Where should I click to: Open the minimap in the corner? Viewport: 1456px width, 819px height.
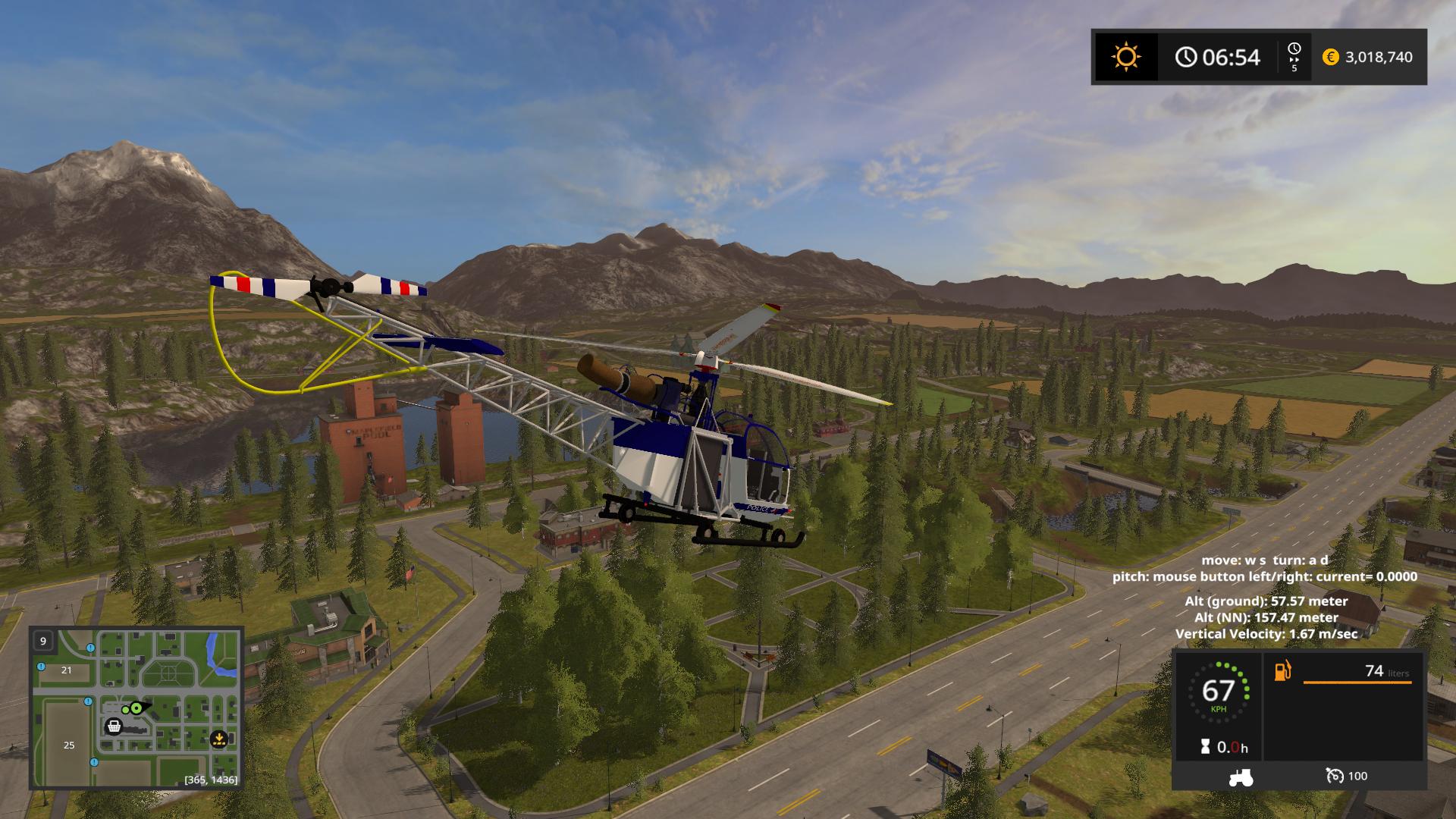point(136,708)
